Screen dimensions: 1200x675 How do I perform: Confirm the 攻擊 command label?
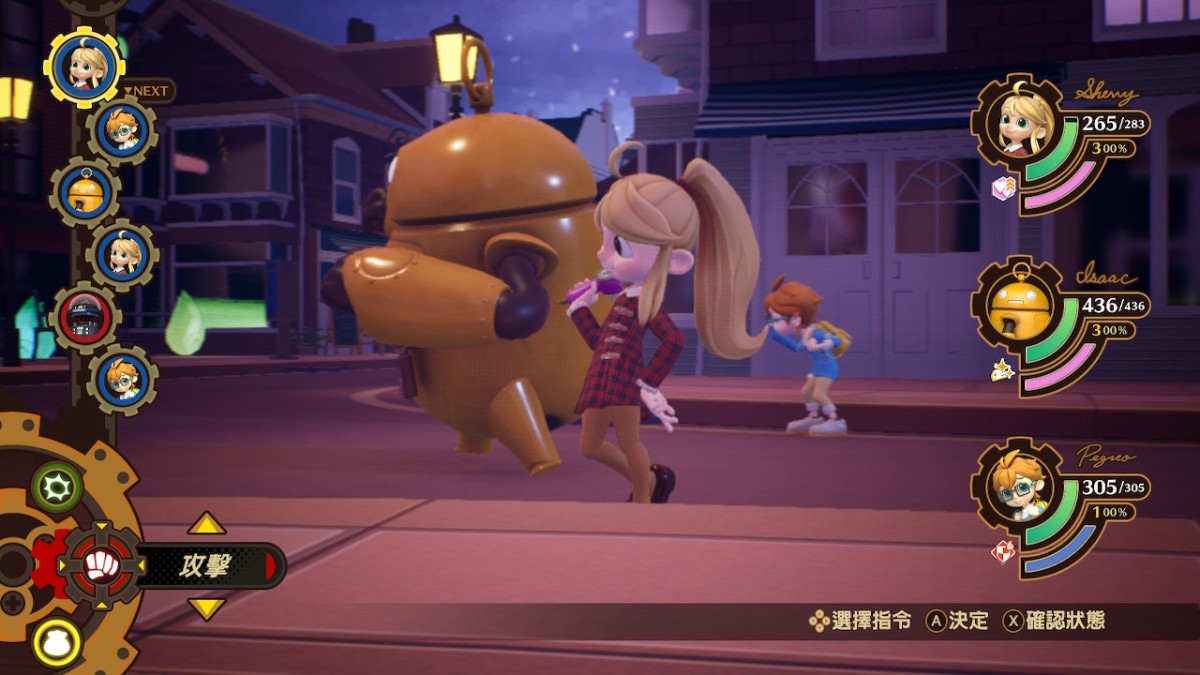tap(206, 566)
